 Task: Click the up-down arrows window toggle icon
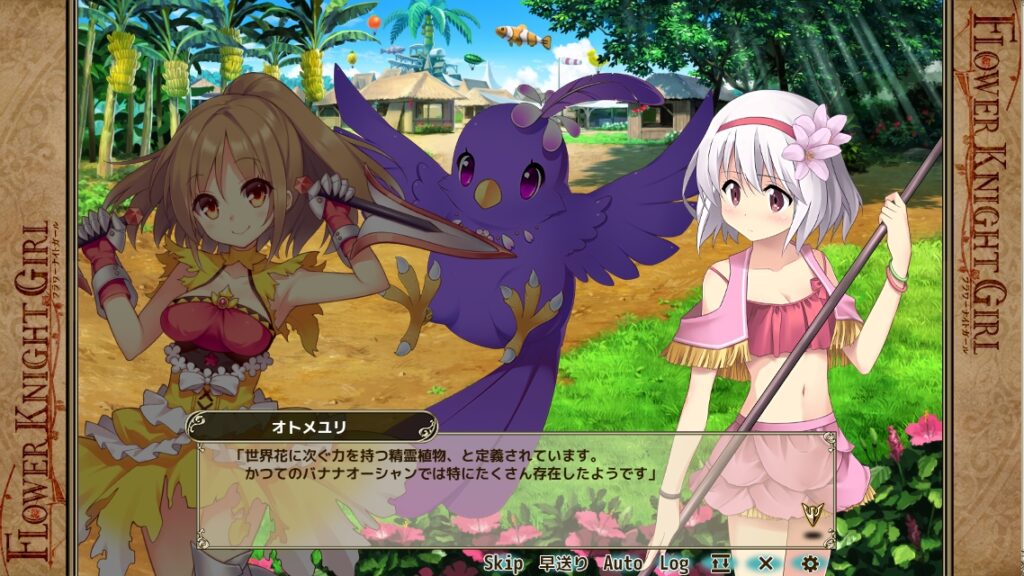pyautogui.click(x=721, y=564)
